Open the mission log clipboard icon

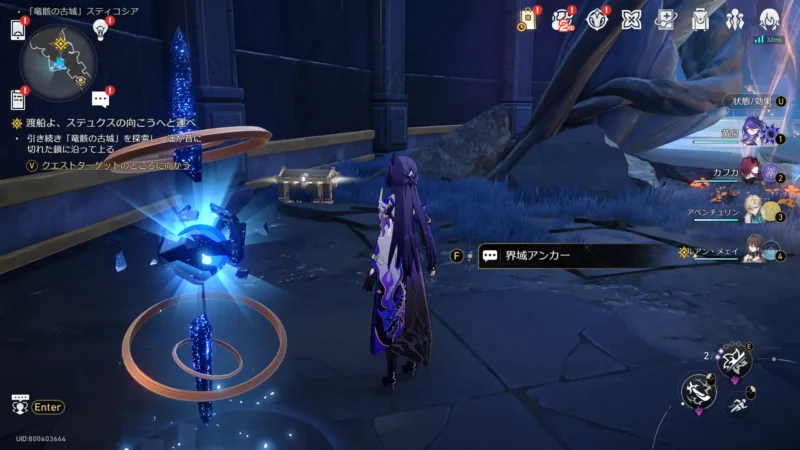(17, 98)
